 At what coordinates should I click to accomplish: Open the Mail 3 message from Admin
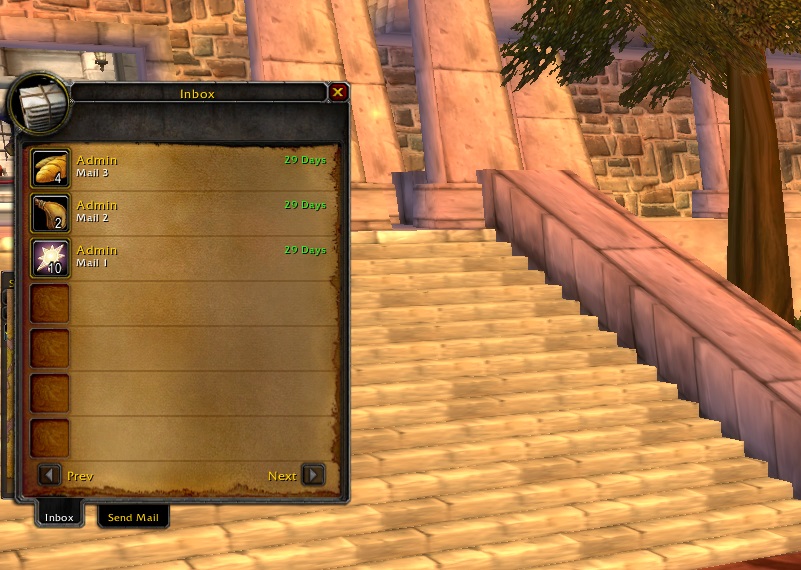pyautogui.click(x=50, y=168)
